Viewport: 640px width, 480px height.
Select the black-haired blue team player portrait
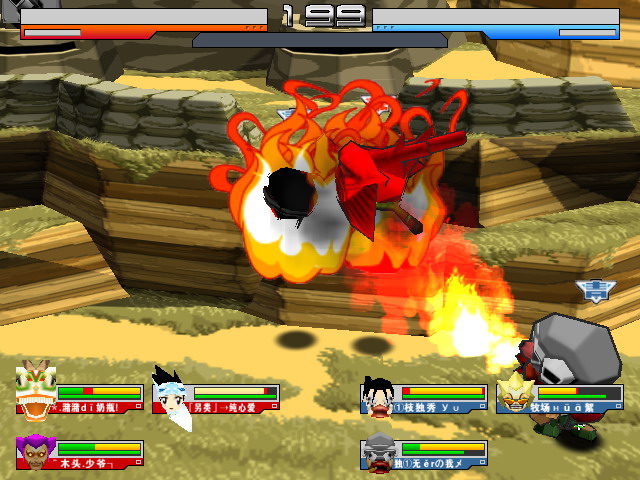(380, 393)
